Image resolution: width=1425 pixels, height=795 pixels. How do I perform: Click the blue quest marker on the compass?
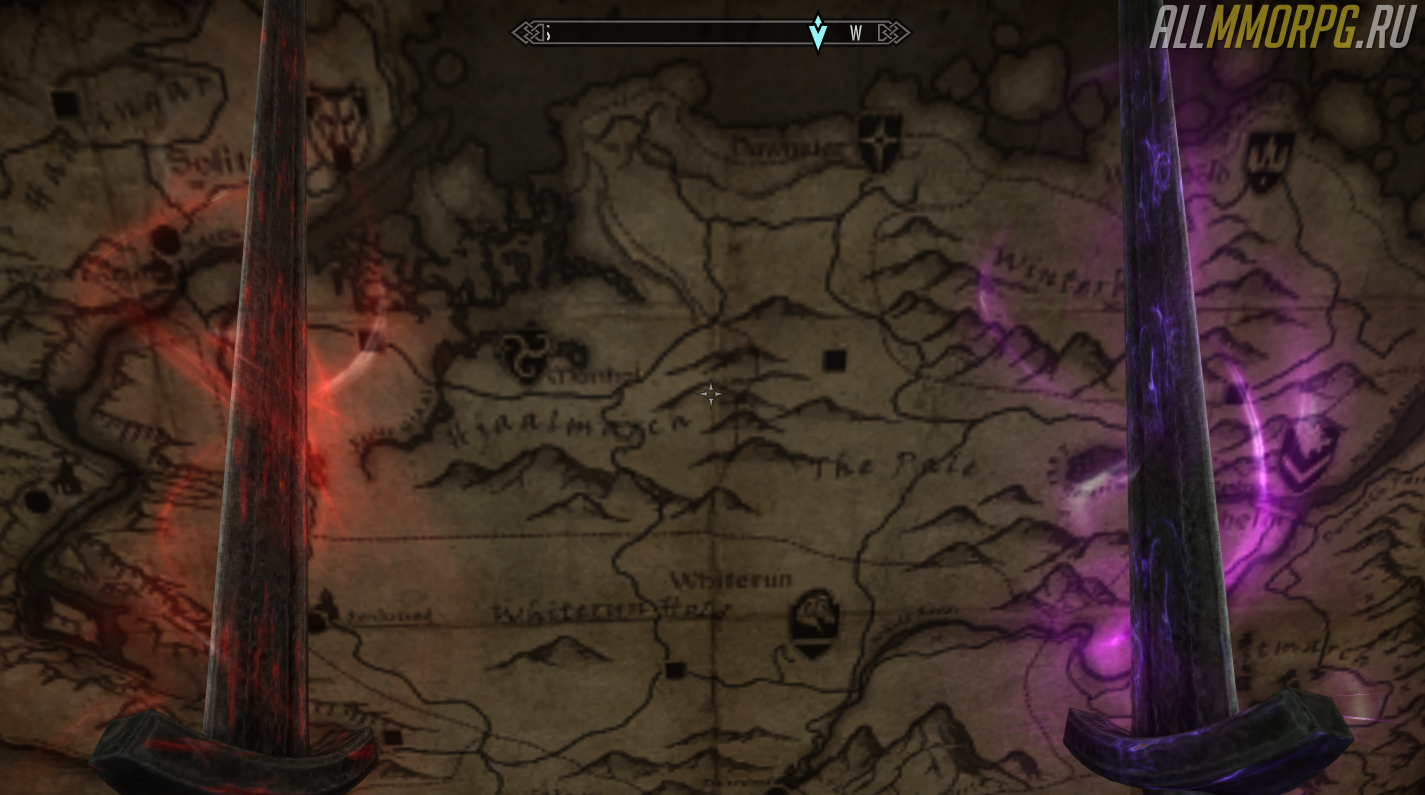point(818,32)
